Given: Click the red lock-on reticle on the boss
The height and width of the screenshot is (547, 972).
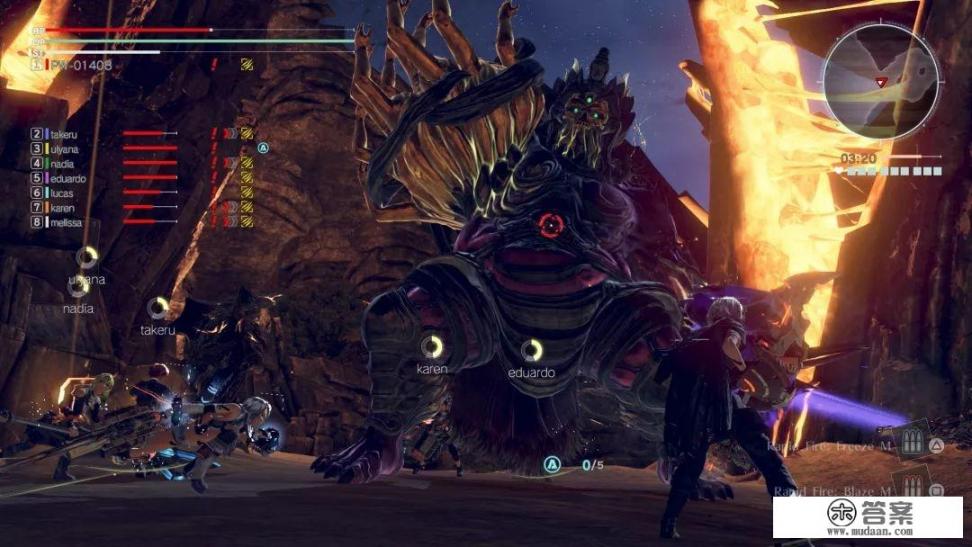Looking at the screenshot, I should 549,225.
